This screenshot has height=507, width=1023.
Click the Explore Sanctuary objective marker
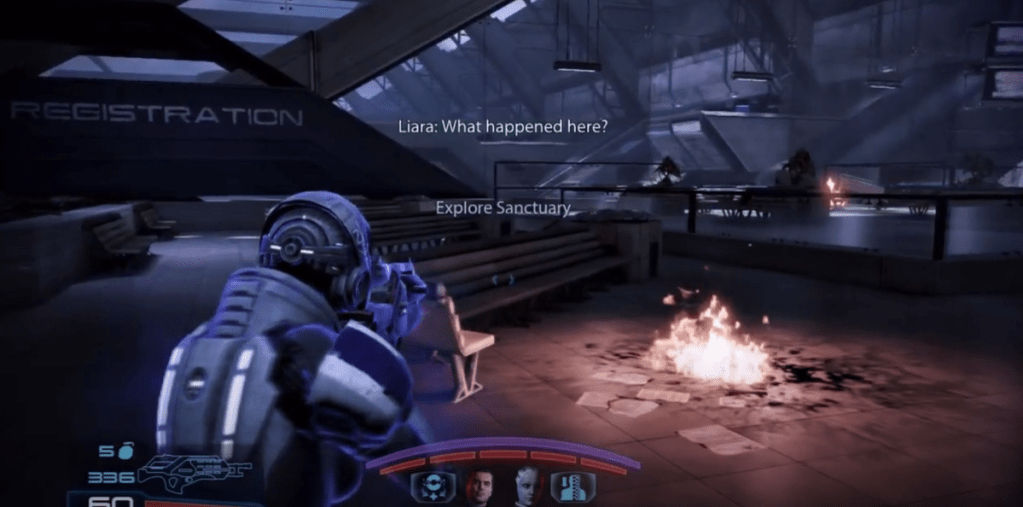click(503, 208)
